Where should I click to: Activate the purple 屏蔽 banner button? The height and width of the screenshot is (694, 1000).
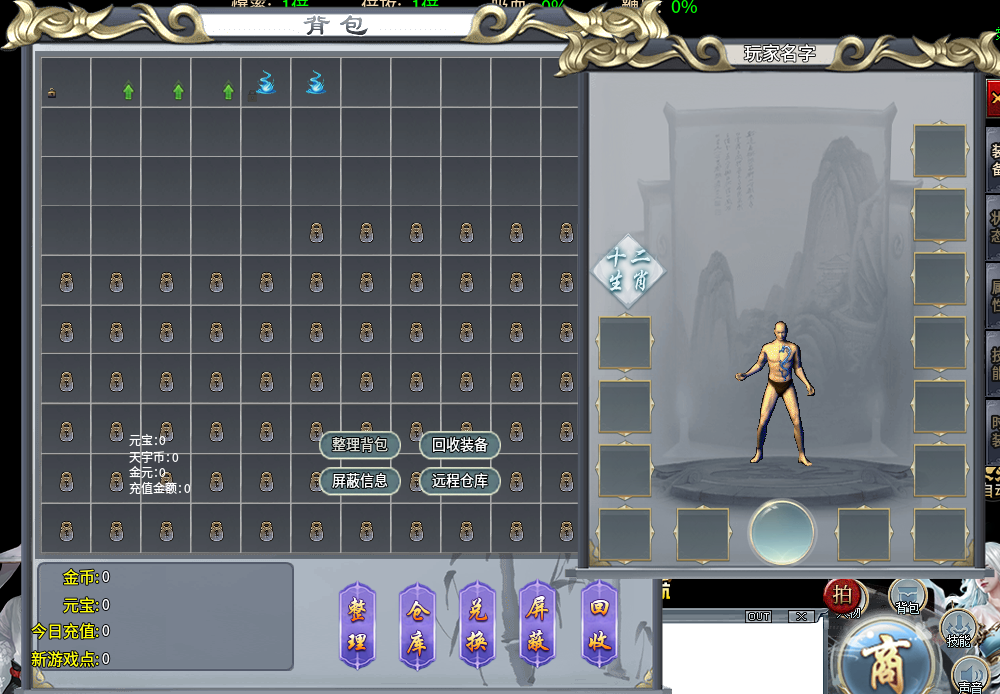[x=538, y=625]
